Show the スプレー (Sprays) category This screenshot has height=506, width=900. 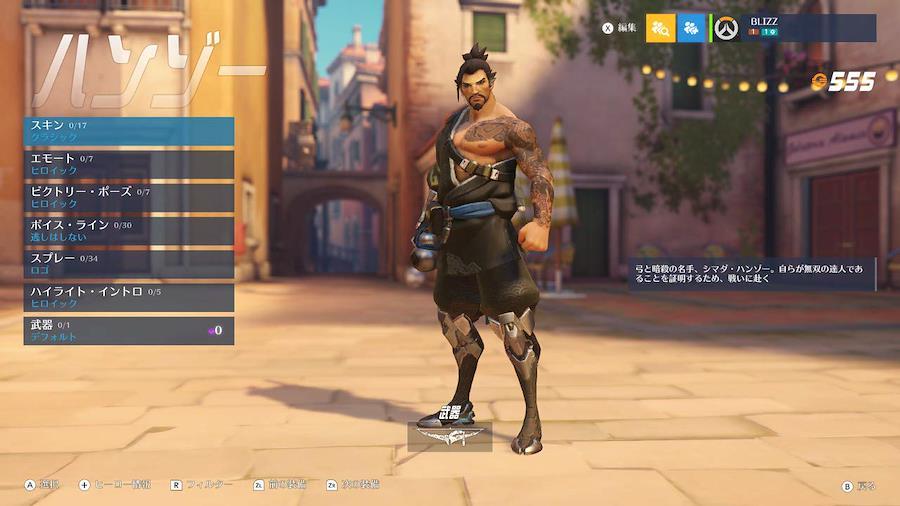coord(129,264)
